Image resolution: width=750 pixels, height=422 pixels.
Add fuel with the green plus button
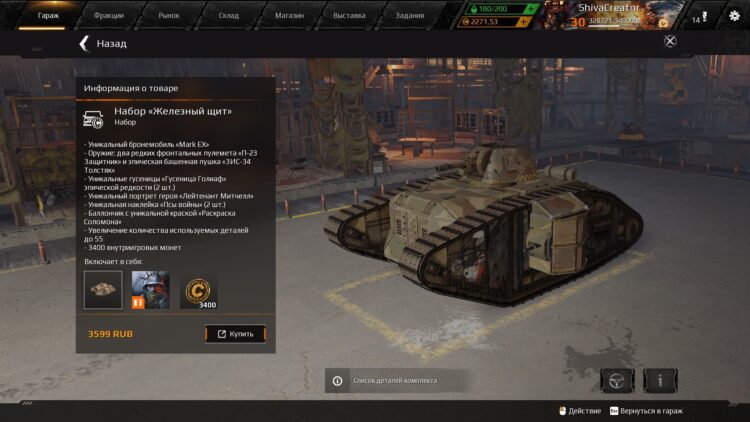(530, 8)
